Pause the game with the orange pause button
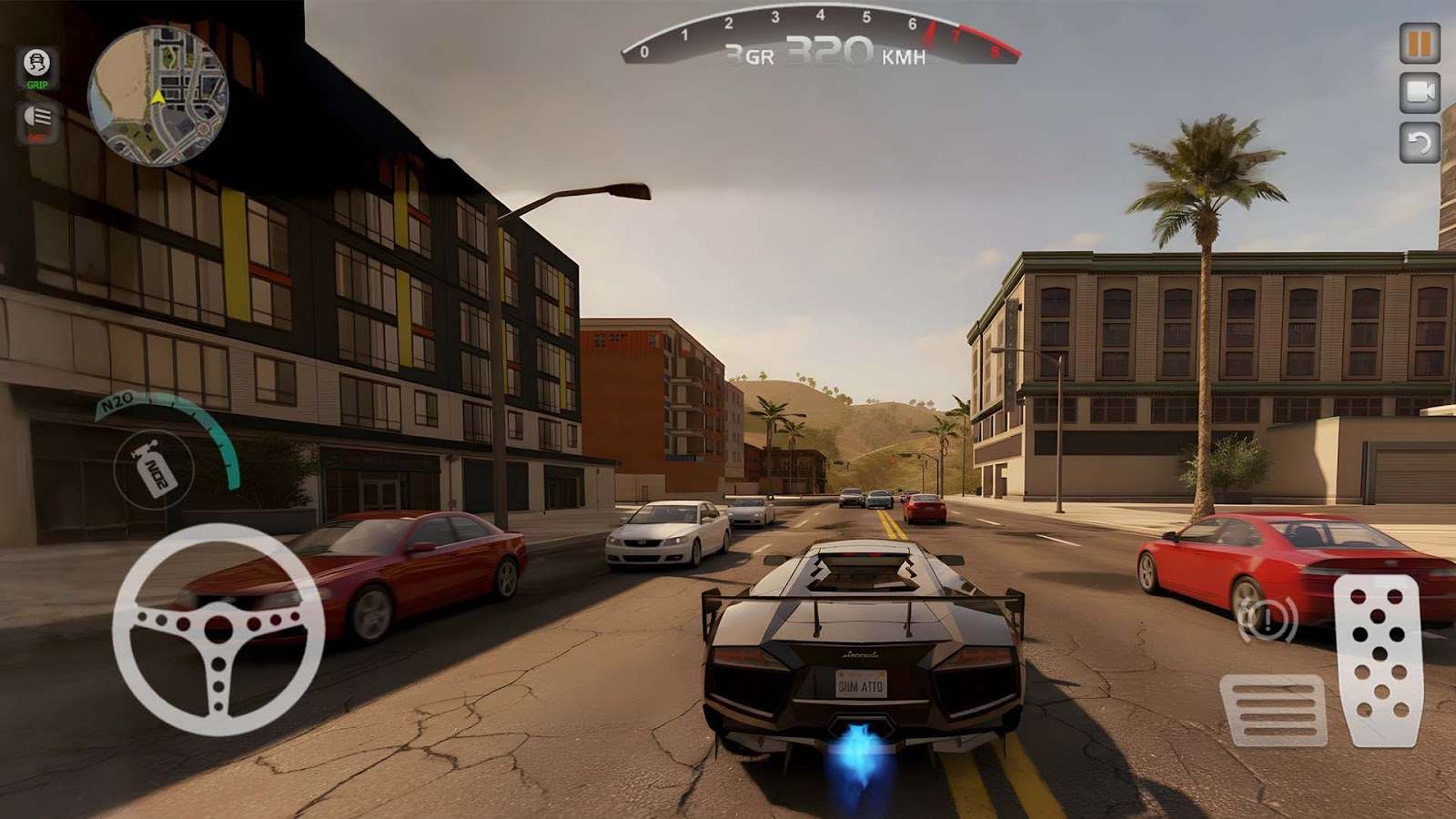1456x819 pixels. [x=1419, y=43]
